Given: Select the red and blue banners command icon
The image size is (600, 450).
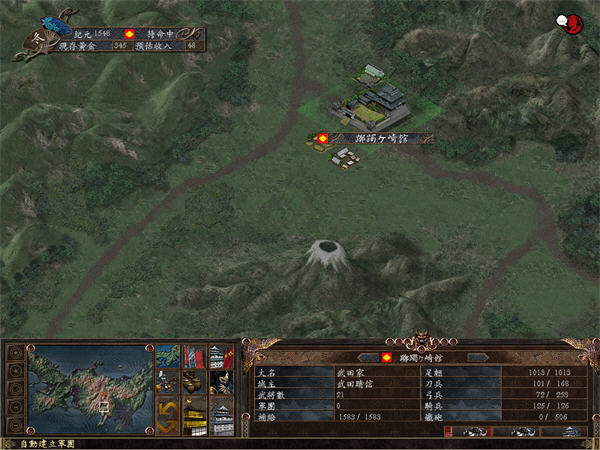Looking at the screenshot, I should pyautogui.click(x=194, y=356).
